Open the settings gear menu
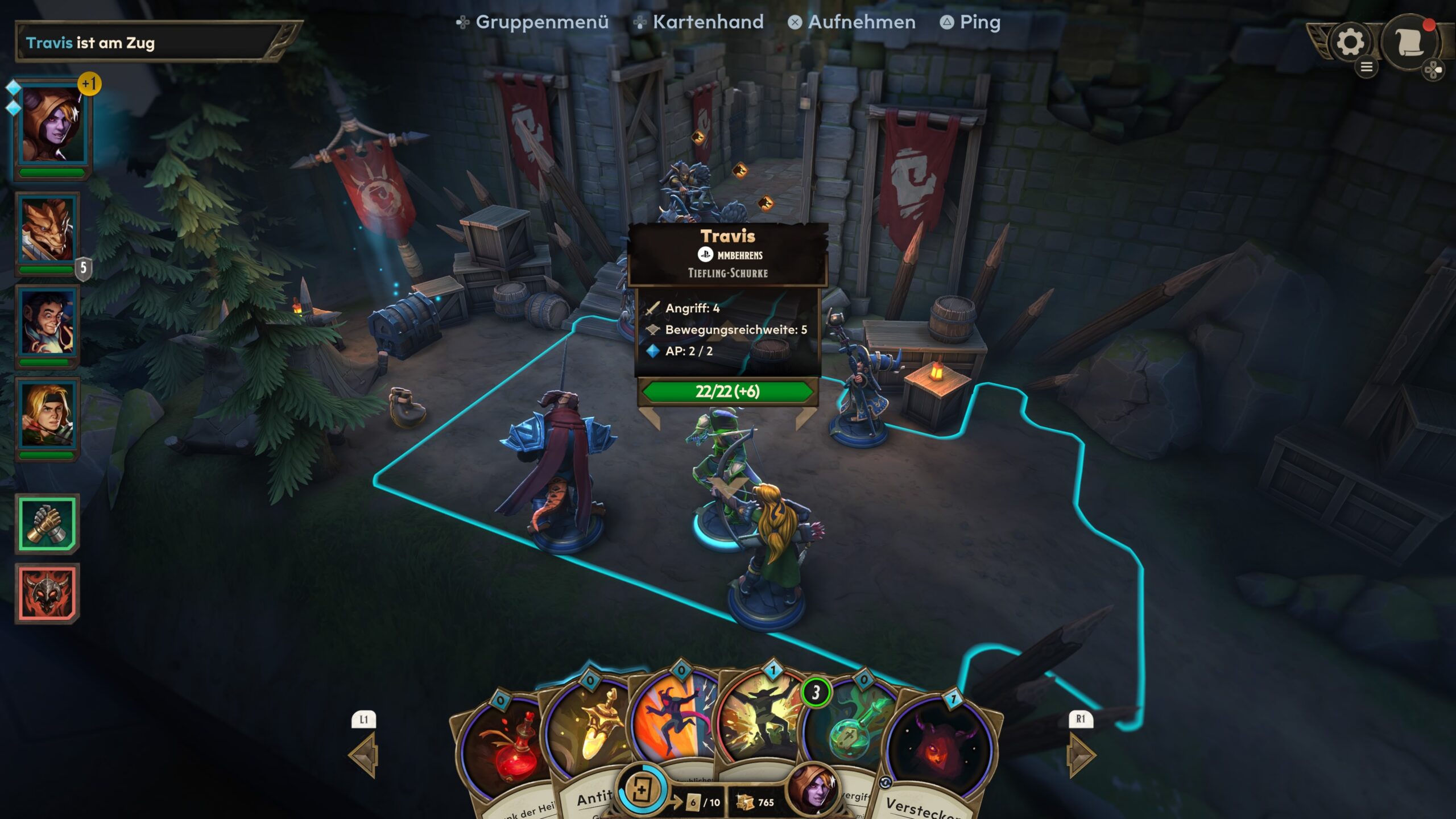1456x819 pixels. [1350, 42]
